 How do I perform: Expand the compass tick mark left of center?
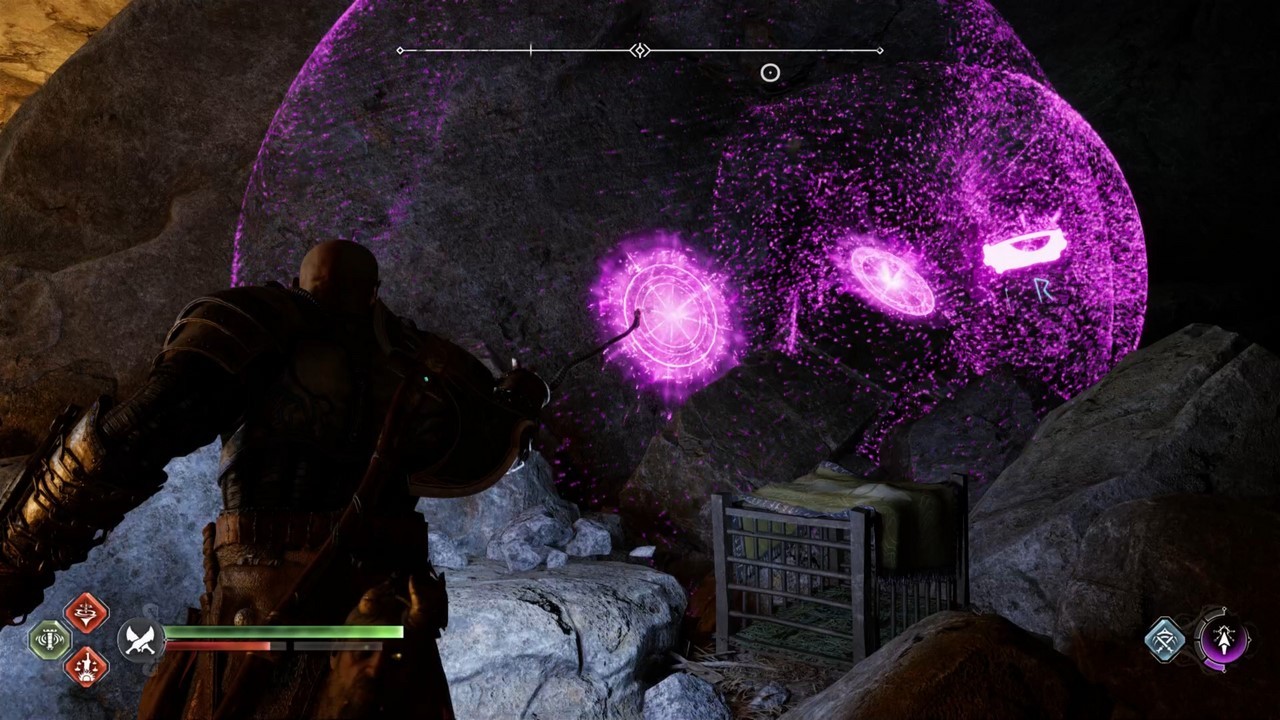point(529,49)
